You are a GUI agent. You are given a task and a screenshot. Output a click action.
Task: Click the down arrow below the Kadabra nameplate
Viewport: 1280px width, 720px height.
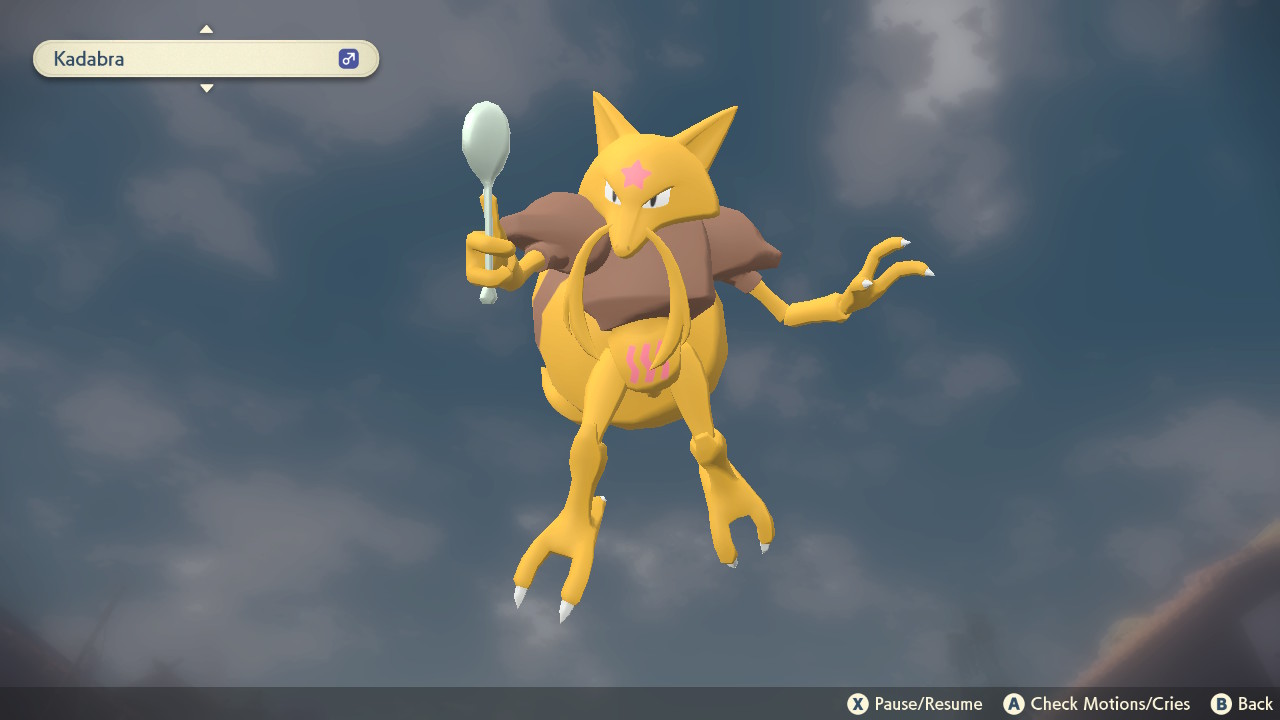click(206, 88)
